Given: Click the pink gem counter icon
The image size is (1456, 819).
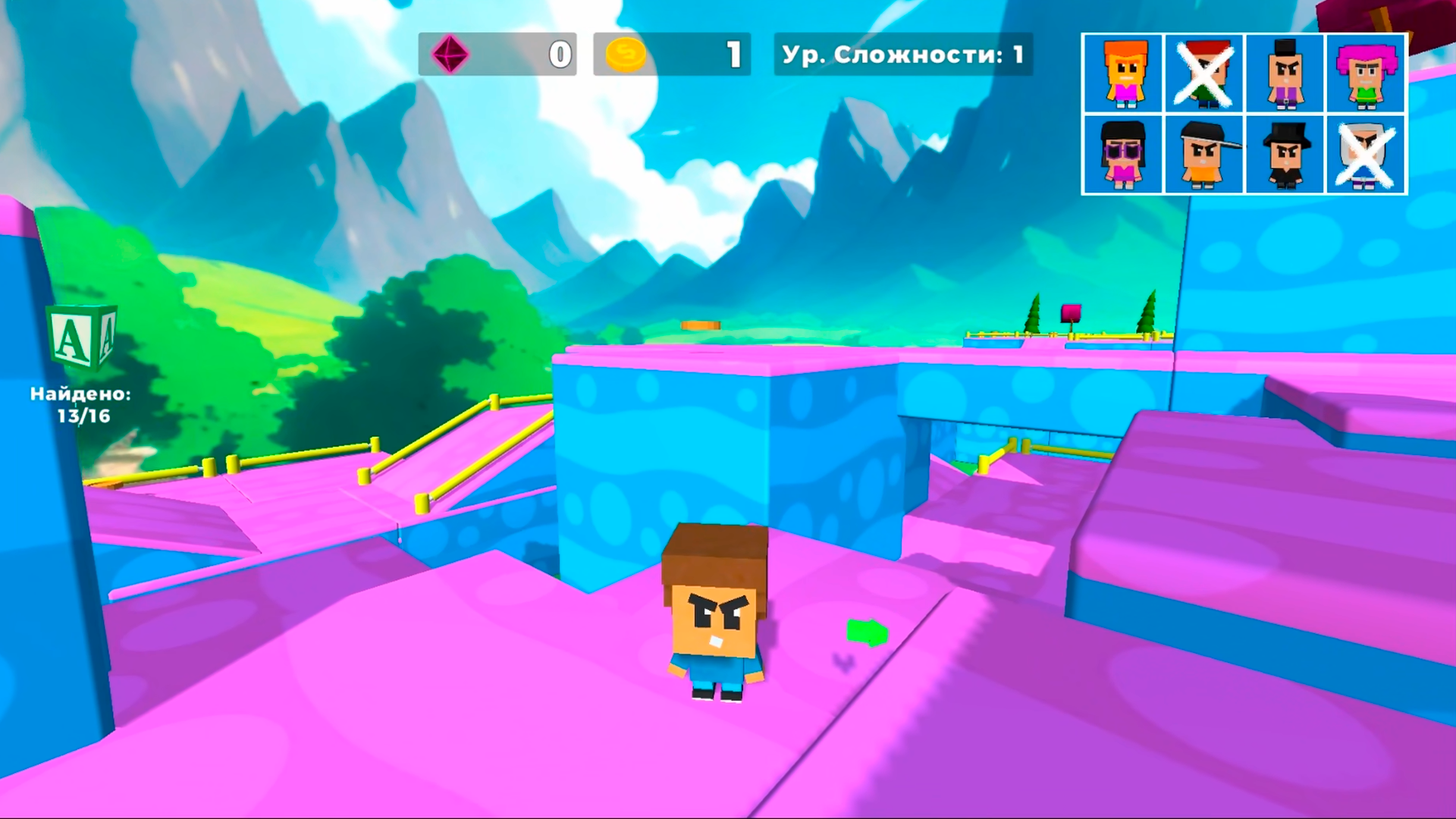Looking at the screenshot, I should click(x=450, y=53).
